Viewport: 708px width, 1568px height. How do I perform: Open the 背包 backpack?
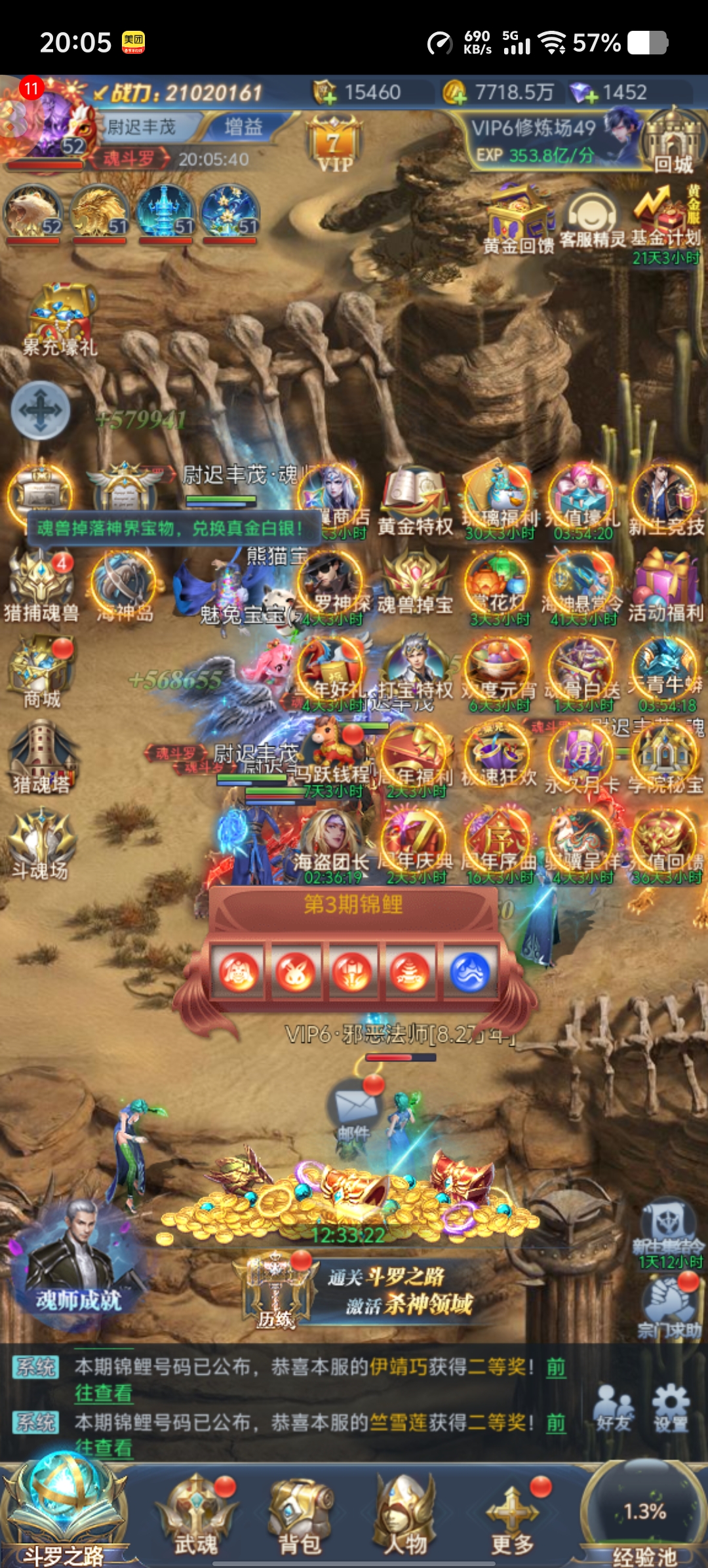coord(301,1514)
